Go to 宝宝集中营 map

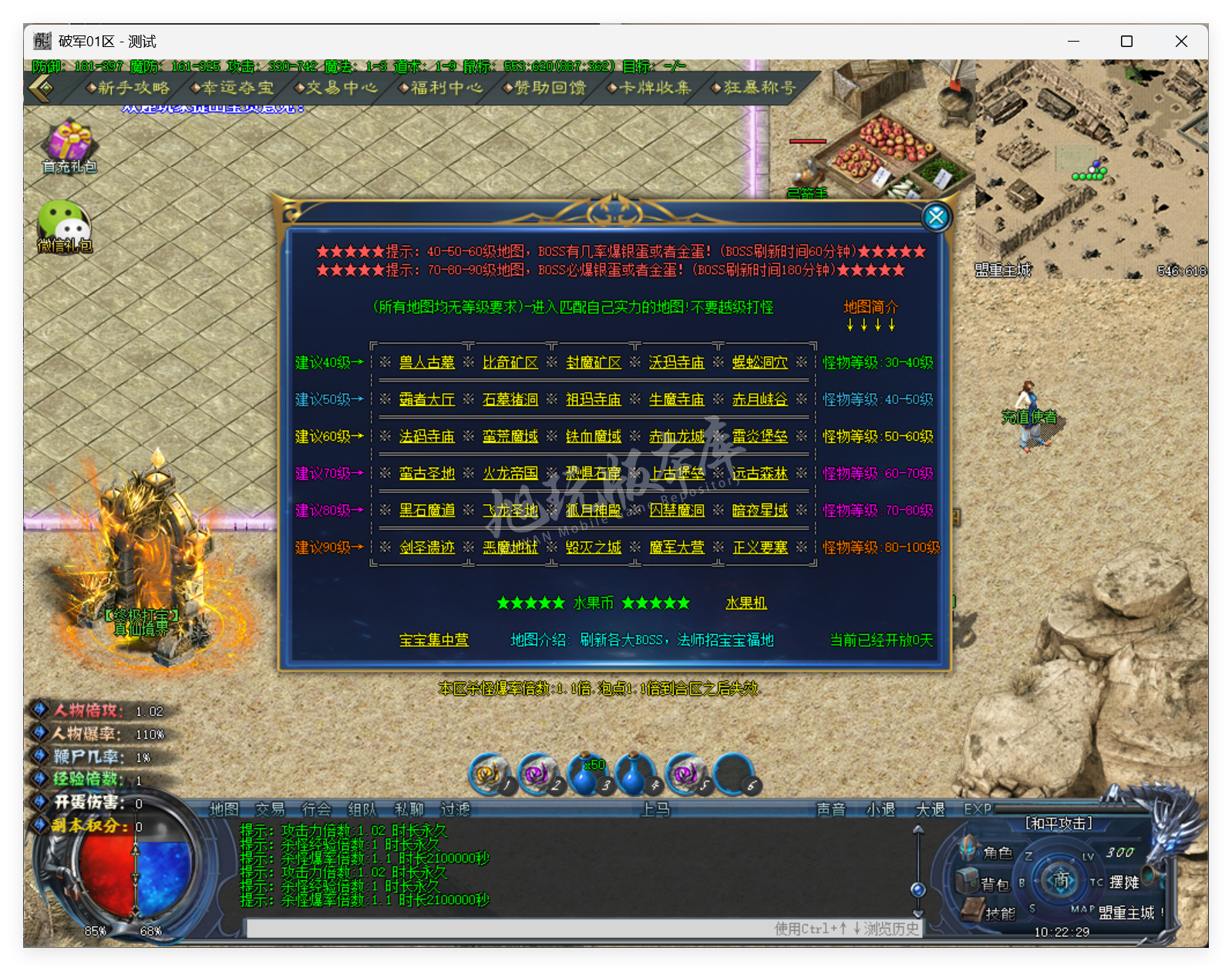pos(434,640)
